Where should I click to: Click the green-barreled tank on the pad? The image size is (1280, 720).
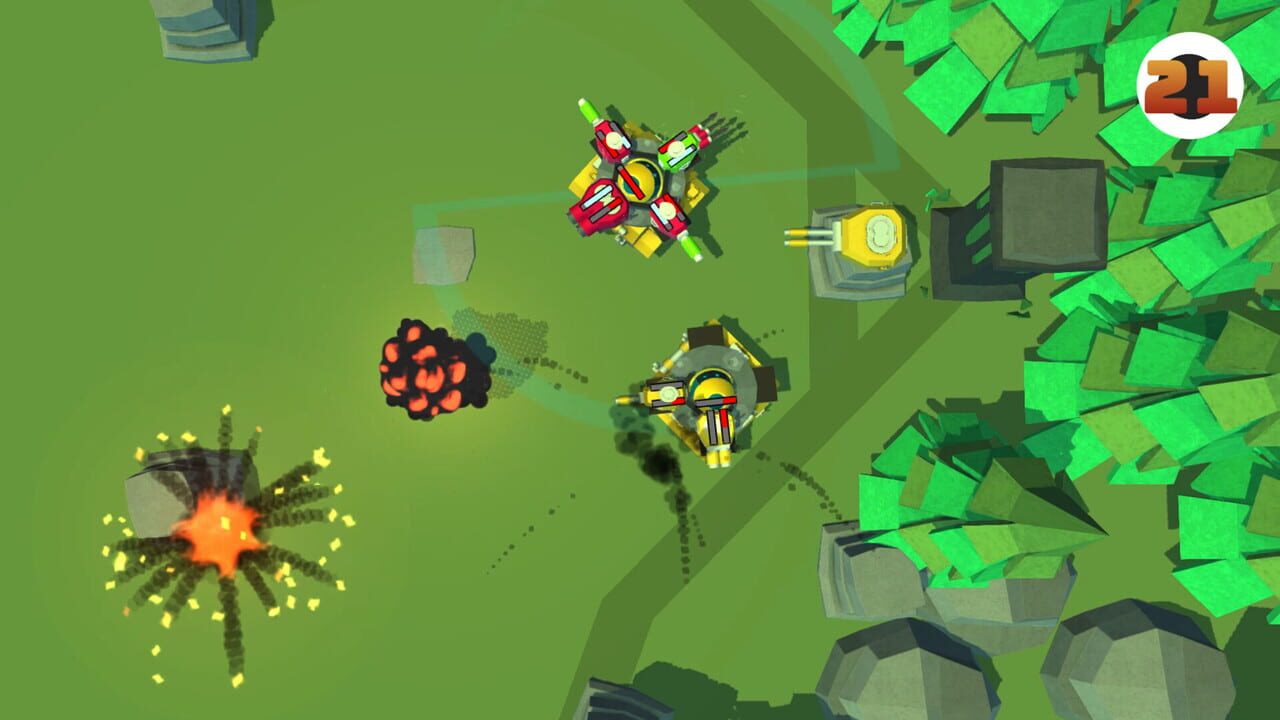[680, 150]
